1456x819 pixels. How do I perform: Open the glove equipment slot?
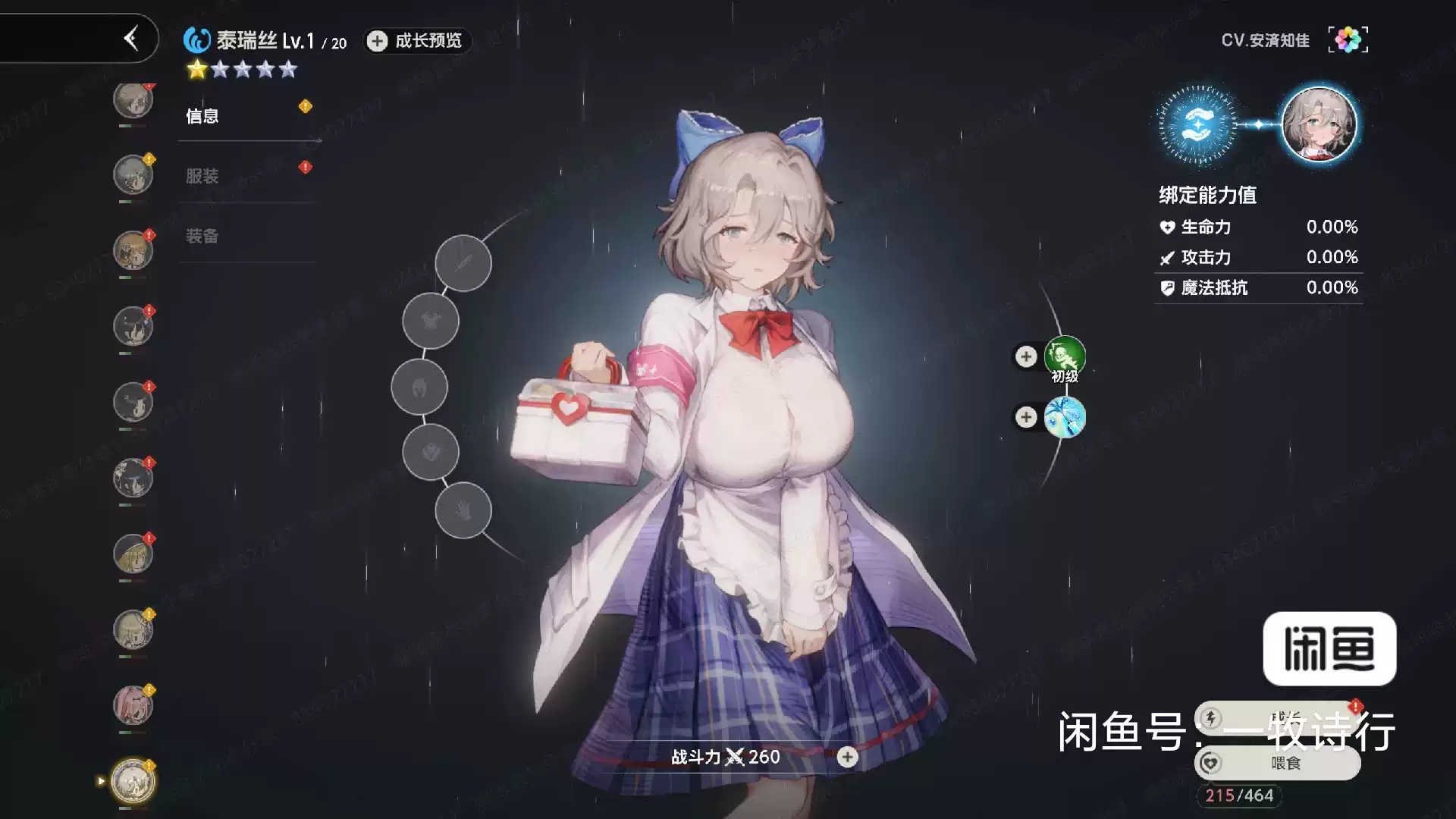463,510
